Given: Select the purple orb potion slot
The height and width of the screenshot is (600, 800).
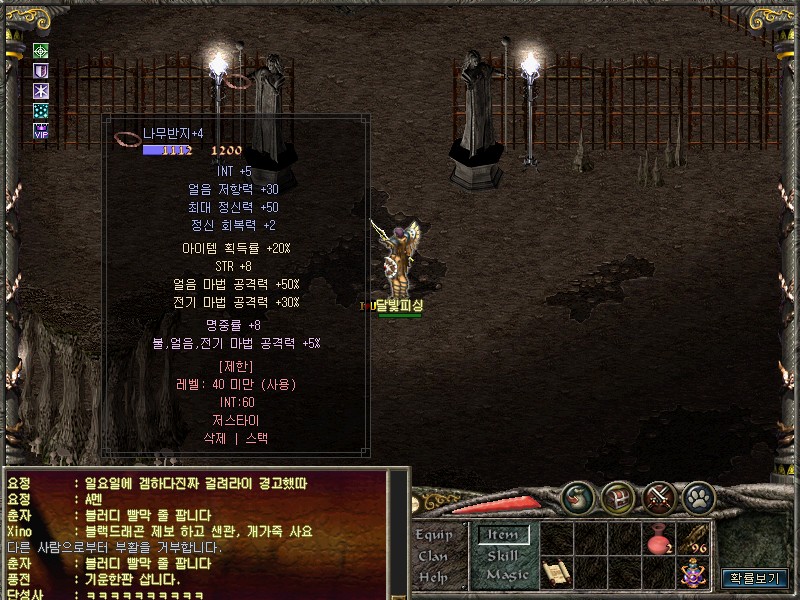Looking at the screenshot, I should [693, 573].
